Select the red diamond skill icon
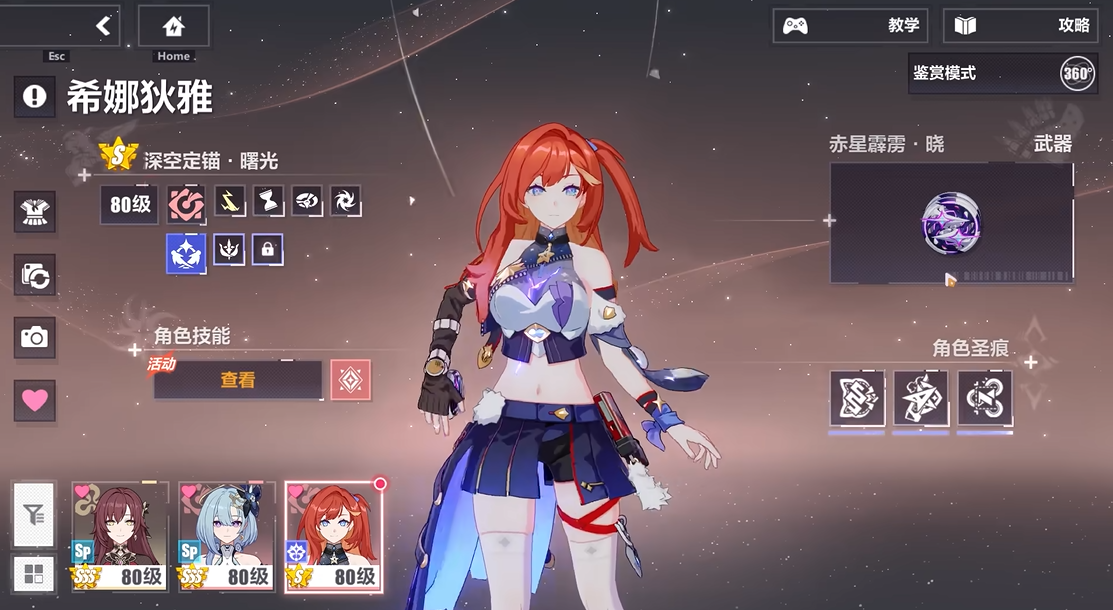The width and height of the screenshot is (1113, 610). coord(351,380)
